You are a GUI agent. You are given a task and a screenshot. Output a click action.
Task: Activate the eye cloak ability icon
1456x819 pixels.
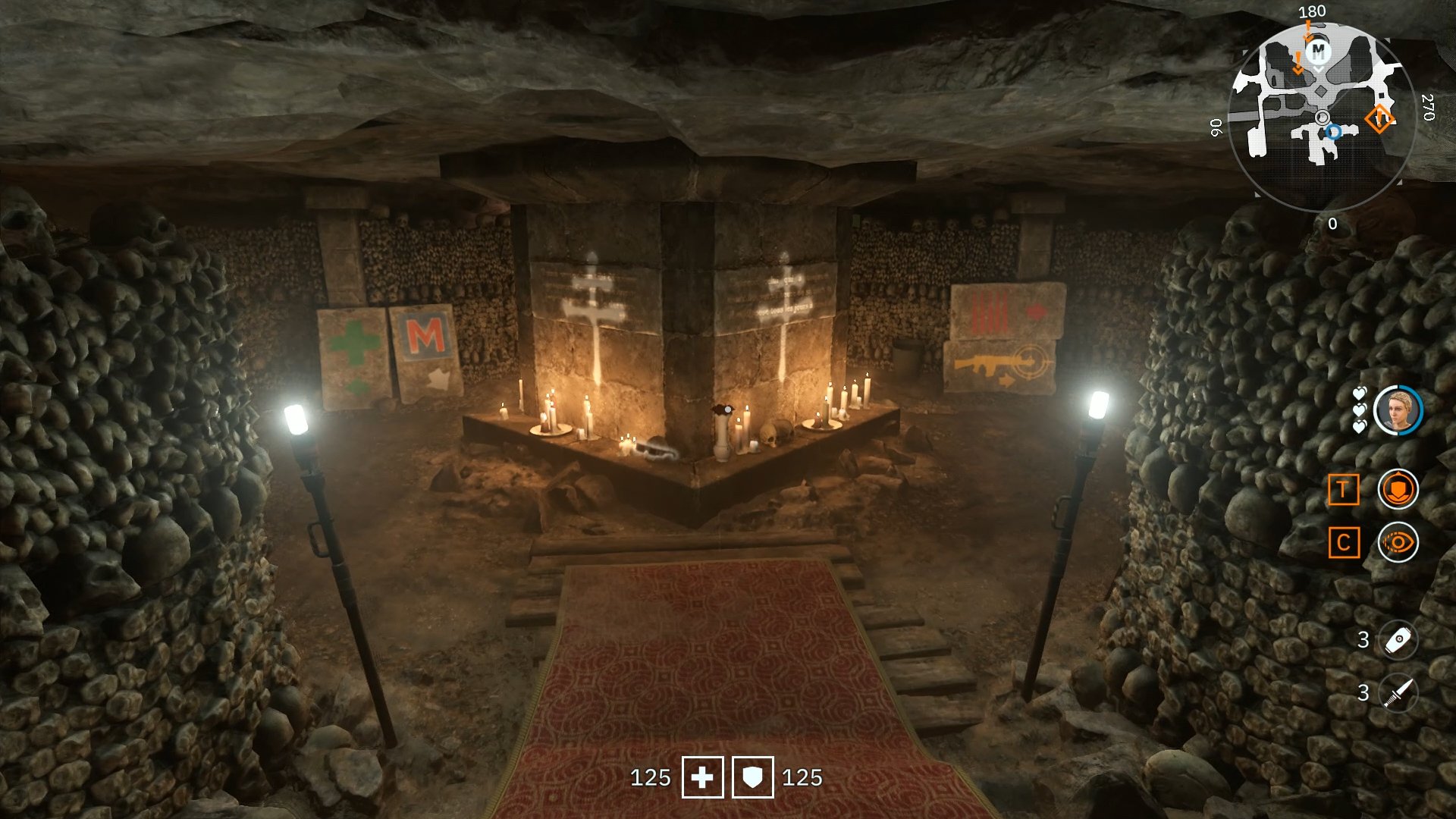coord(1398,542)
